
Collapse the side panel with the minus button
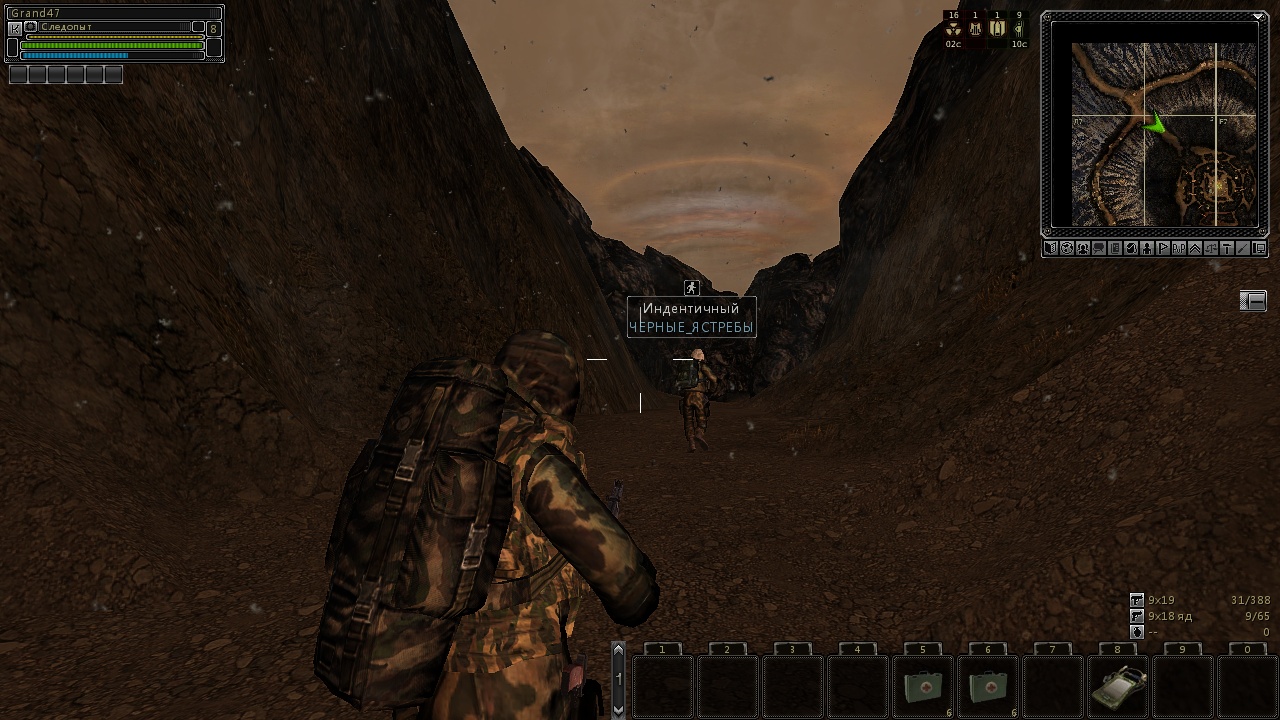click(x=1253, y=301)
